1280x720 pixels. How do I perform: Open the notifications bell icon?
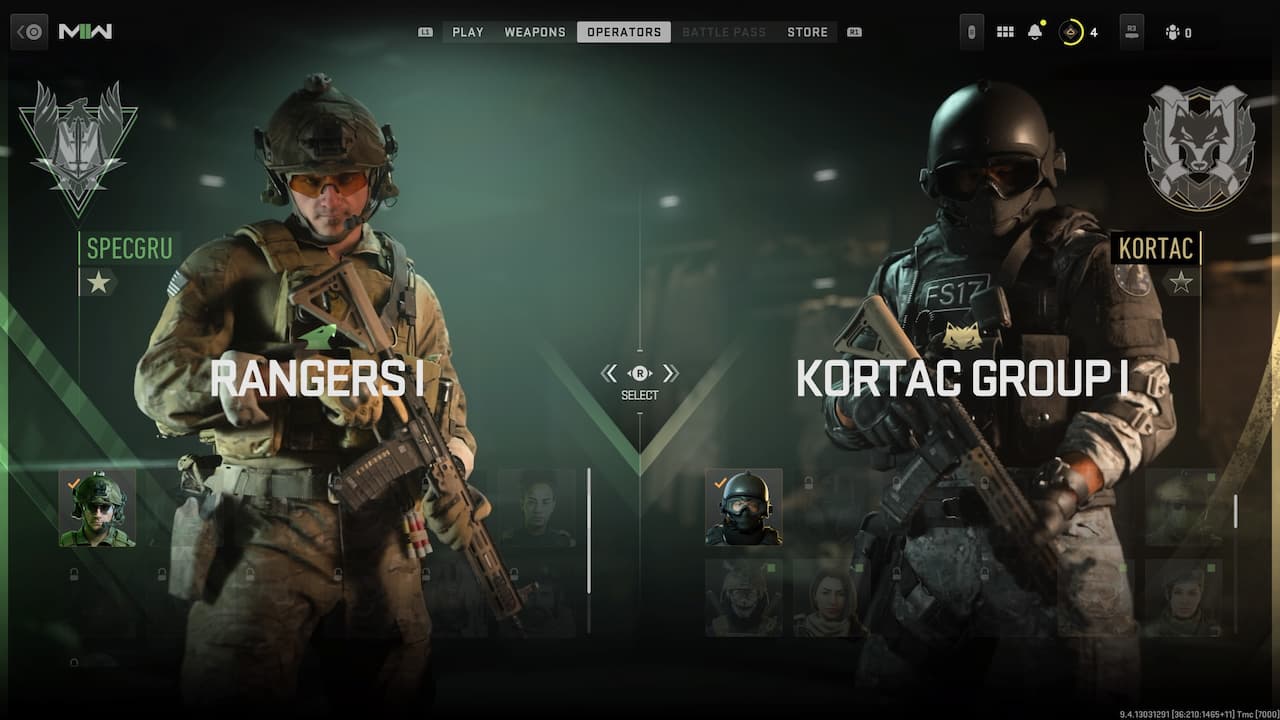(x=1036, y=31)
